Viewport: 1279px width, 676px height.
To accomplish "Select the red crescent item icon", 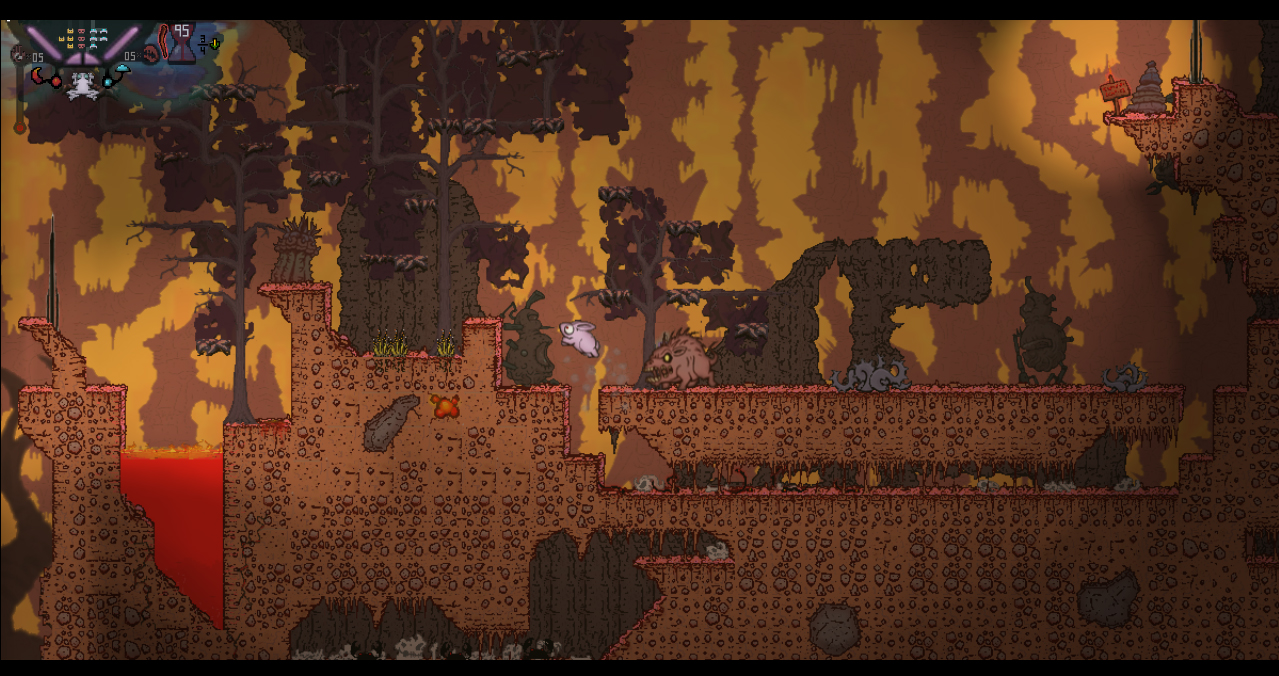I will tap(37, 75).
